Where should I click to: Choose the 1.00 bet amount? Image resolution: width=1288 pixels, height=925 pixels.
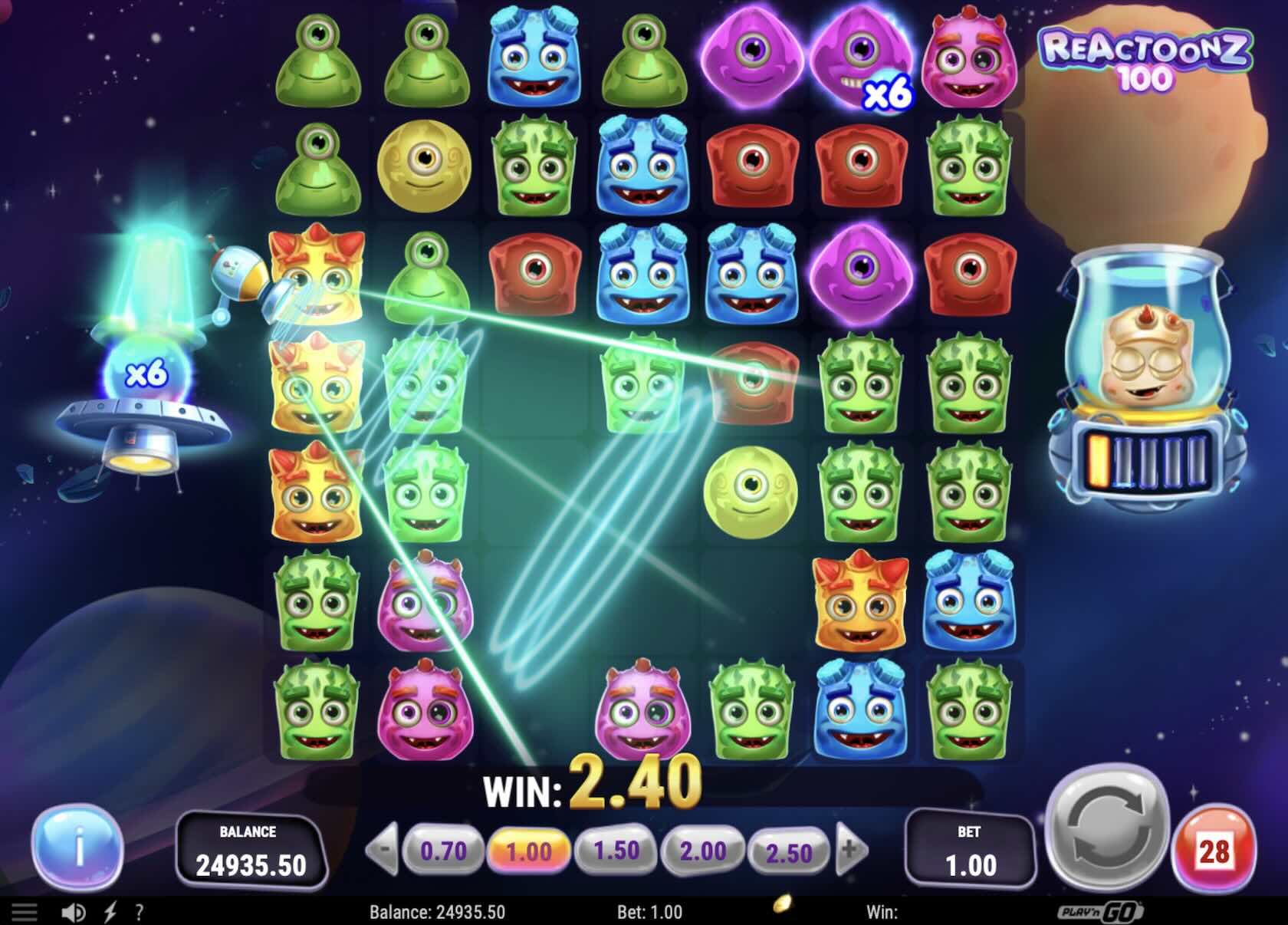point(529,851)
